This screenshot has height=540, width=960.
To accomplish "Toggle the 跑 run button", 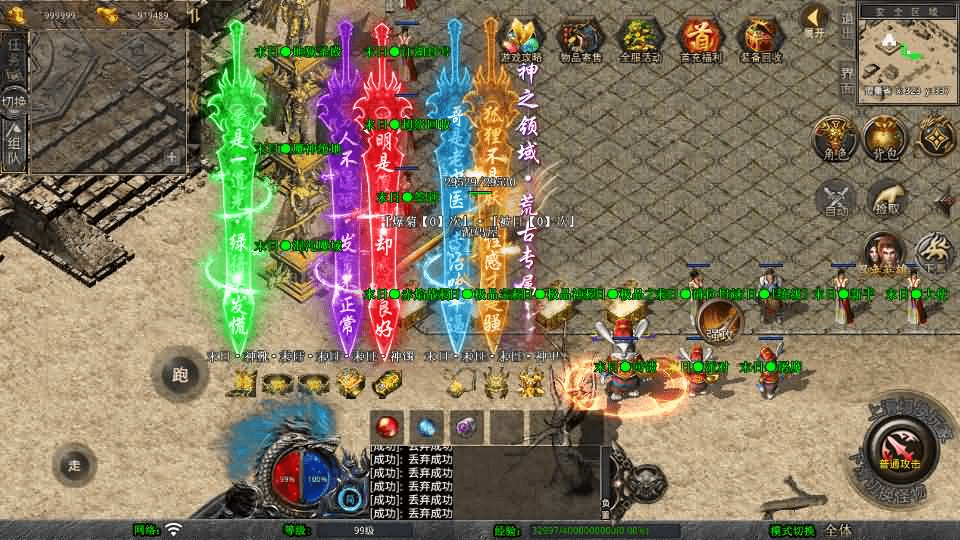I will tap(180, 376).
